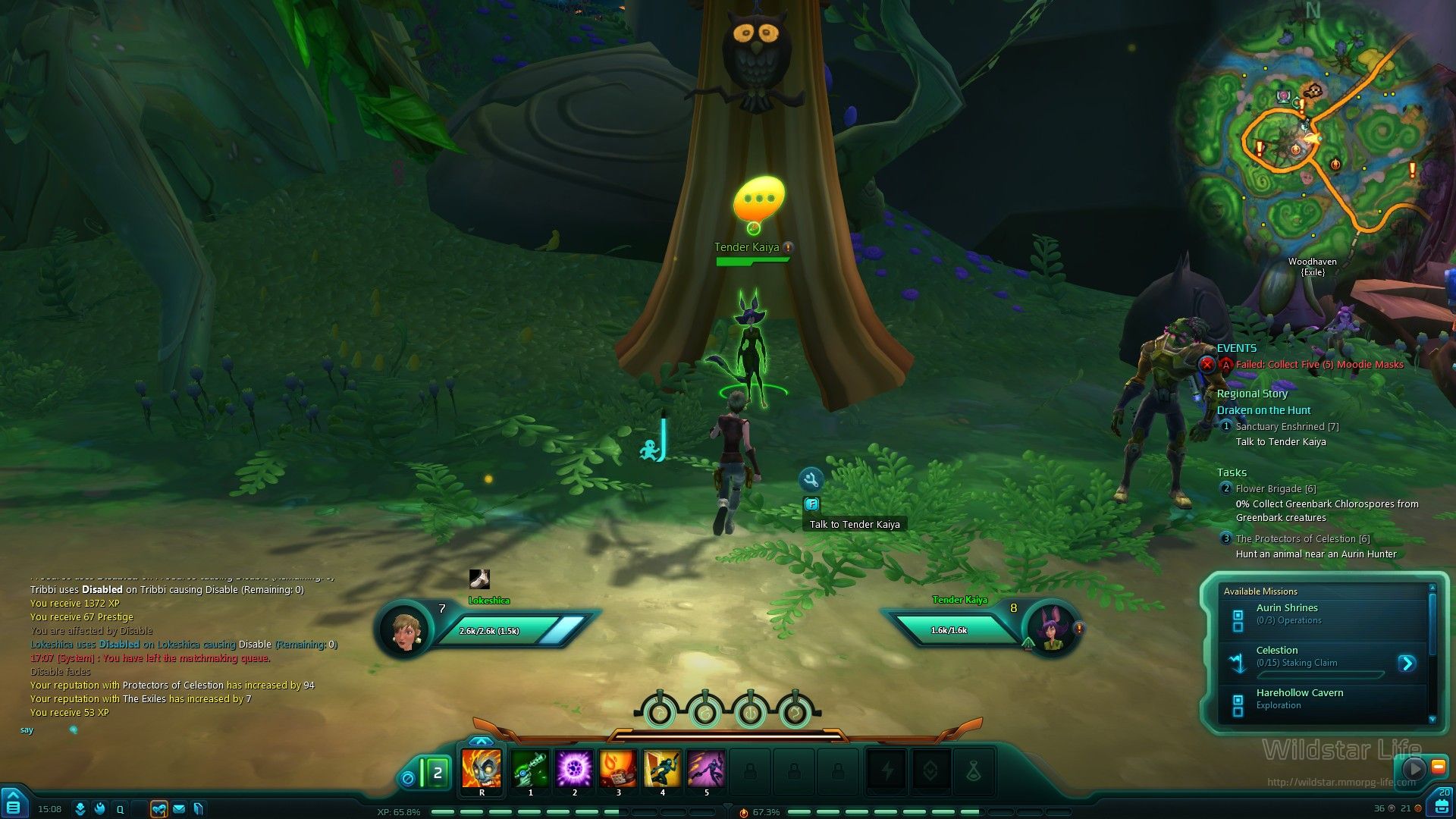
Task: Click the orange minus button near bag
Action: point(1437,767)
